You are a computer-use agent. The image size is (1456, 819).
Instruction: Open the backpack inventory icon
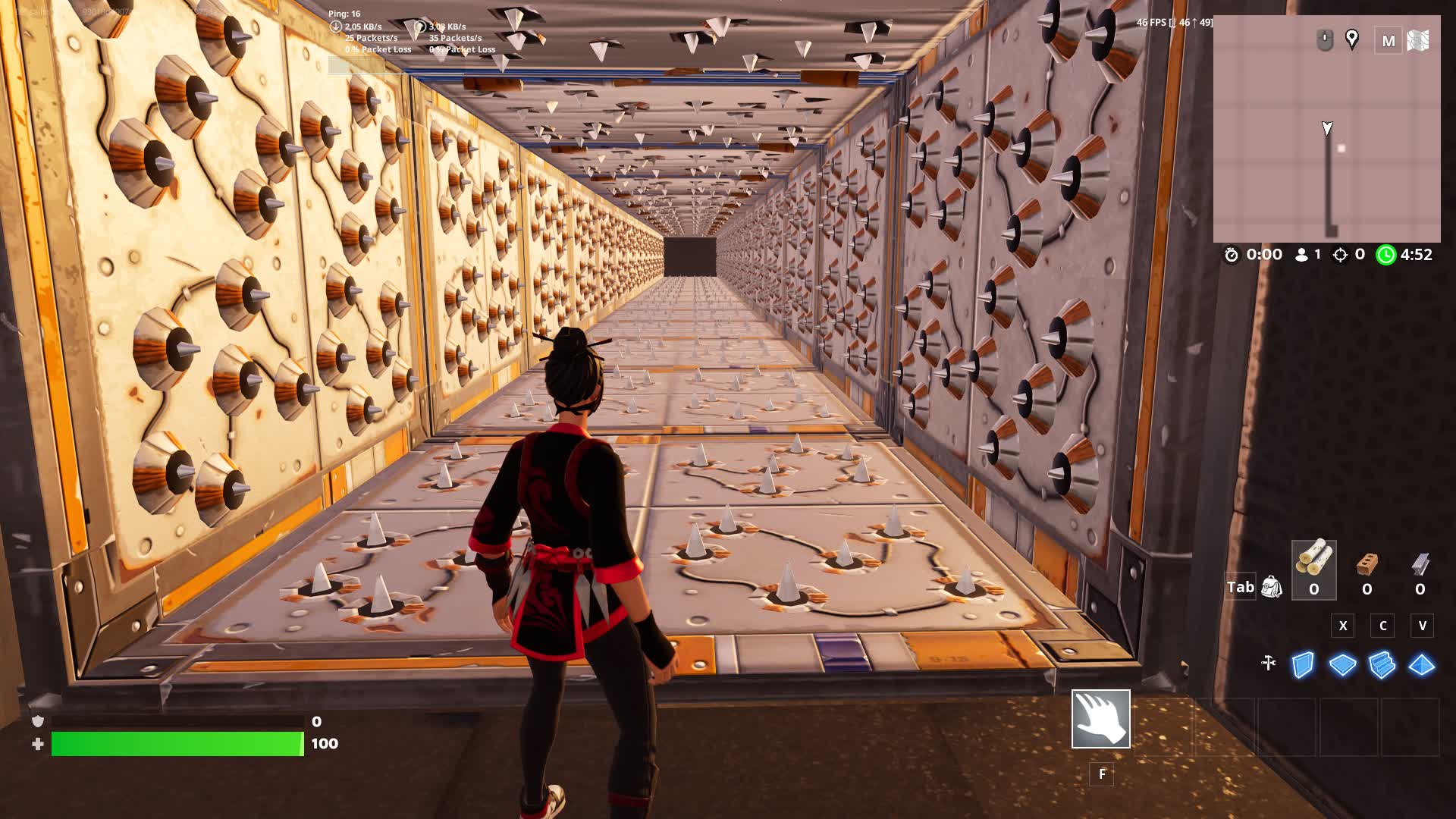click(x=1271, y=586)
